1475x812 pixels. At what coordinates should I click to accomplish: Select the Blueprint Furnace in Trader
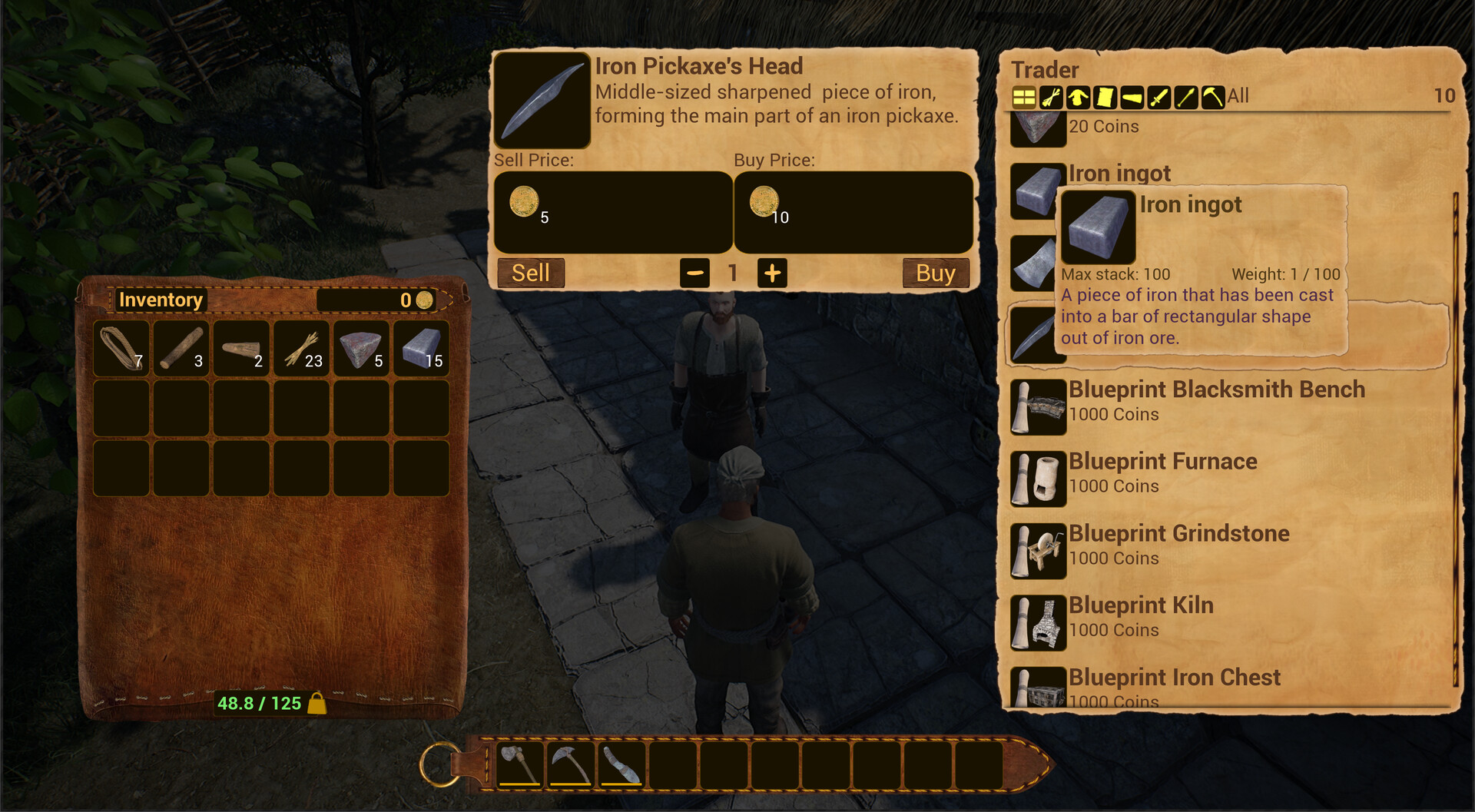click(x=1162, y=461)
